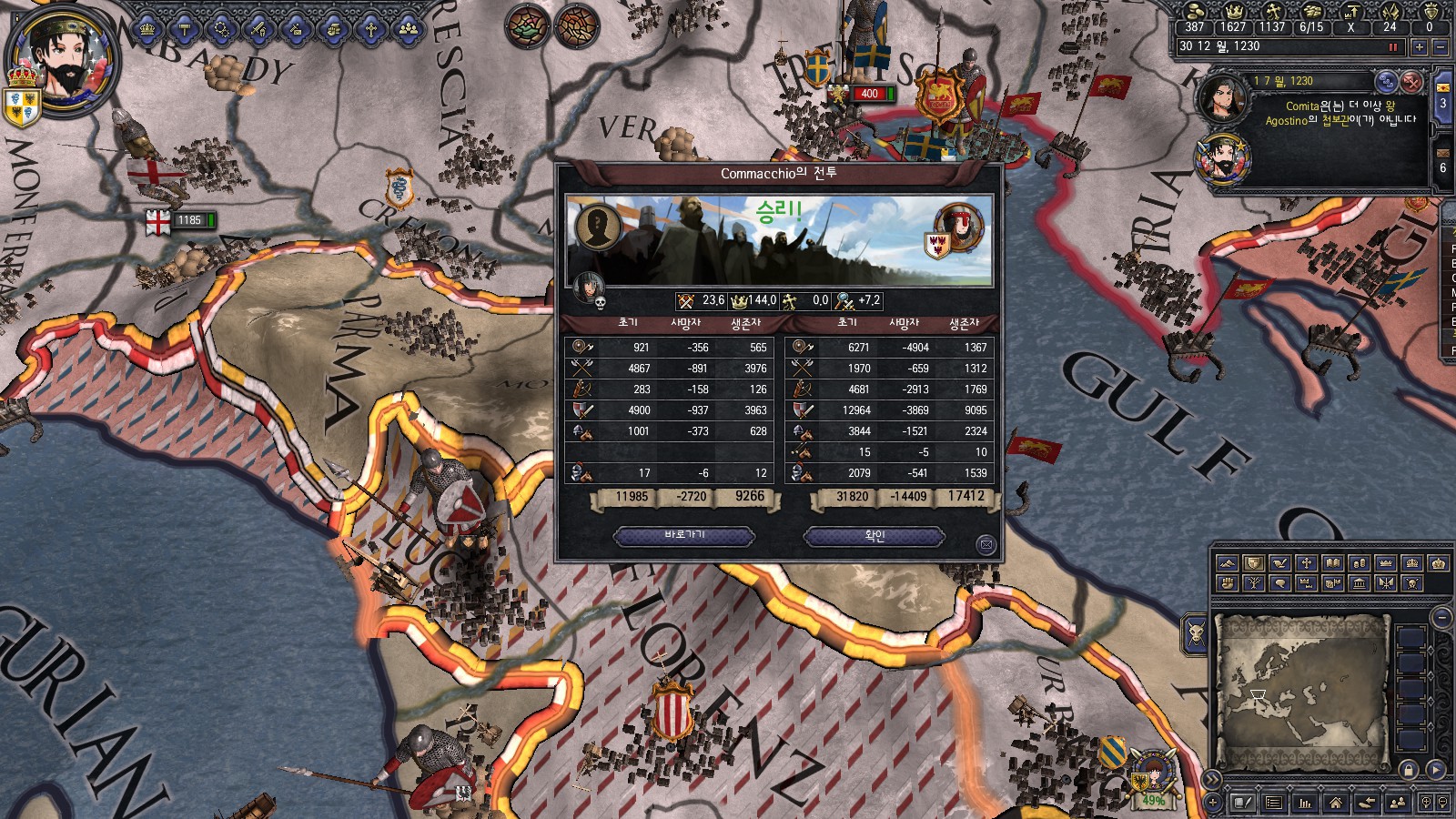
Task: Open the cross religion tab
Action: [371, 29]
